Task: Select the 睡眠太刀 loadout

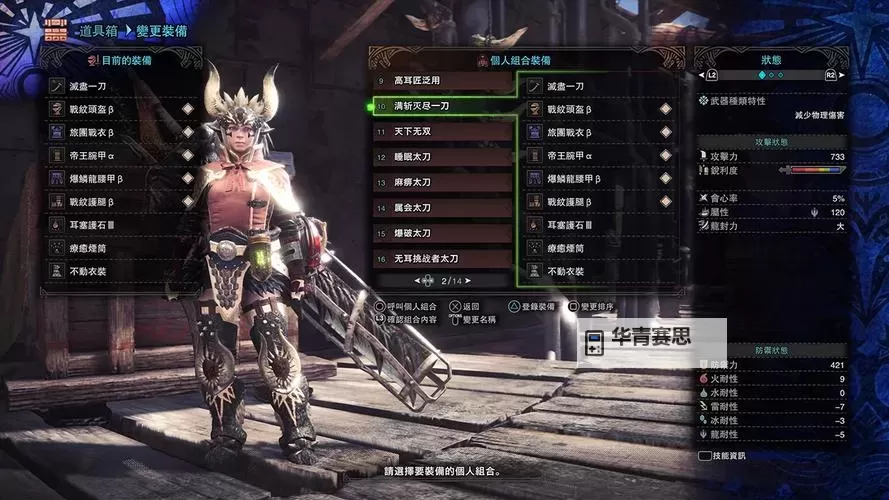Action: pyautogui.click(x=442, y=157)
